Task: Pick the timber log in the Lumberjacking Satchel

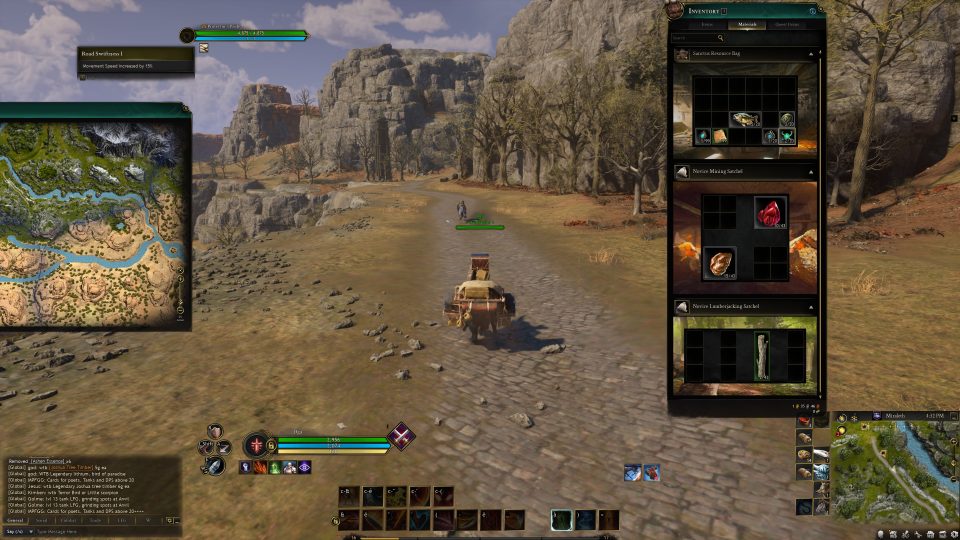Action: [x=762, y=356]
